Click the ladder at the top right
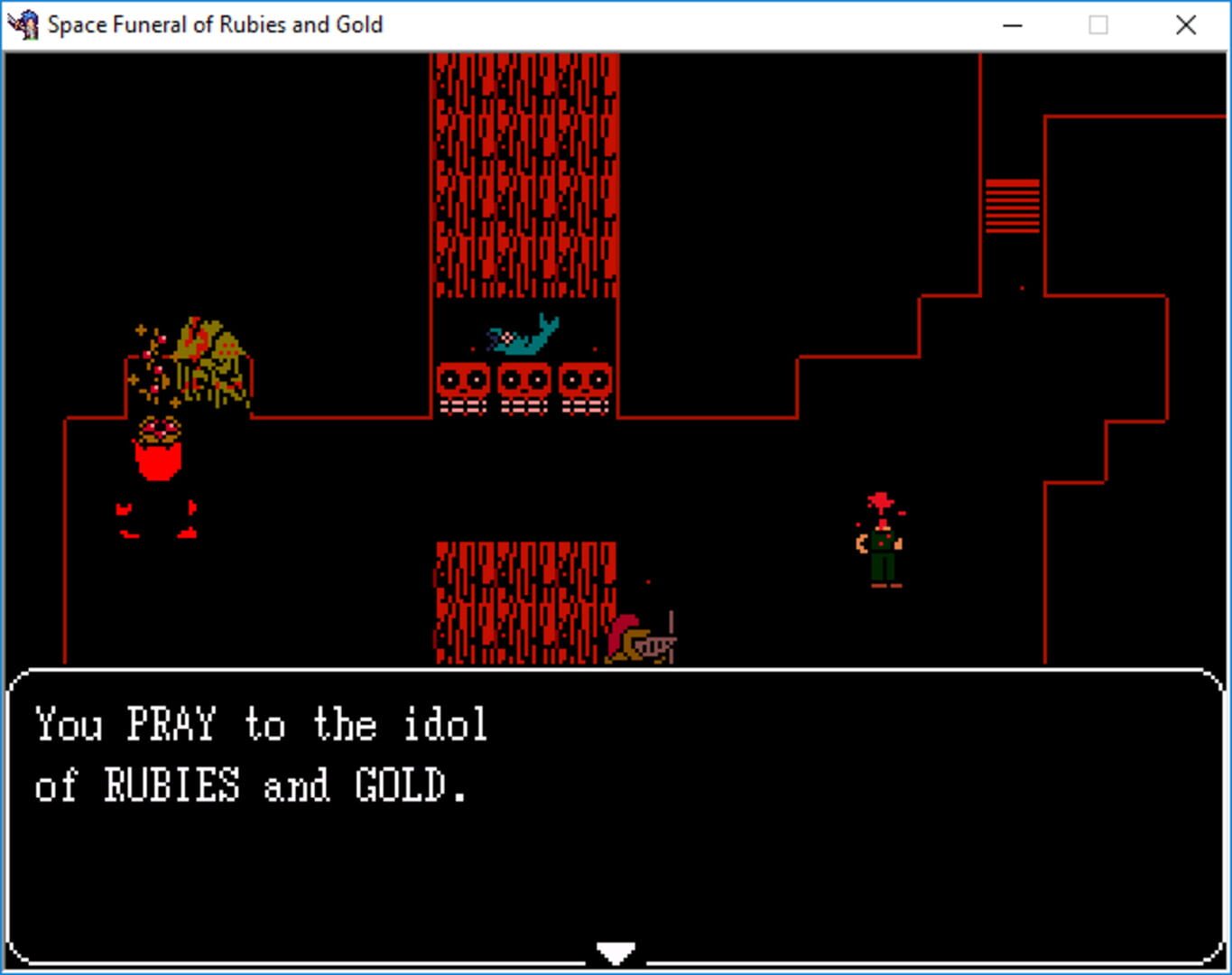This screenshot has height=975, width=1232. 1013,208
